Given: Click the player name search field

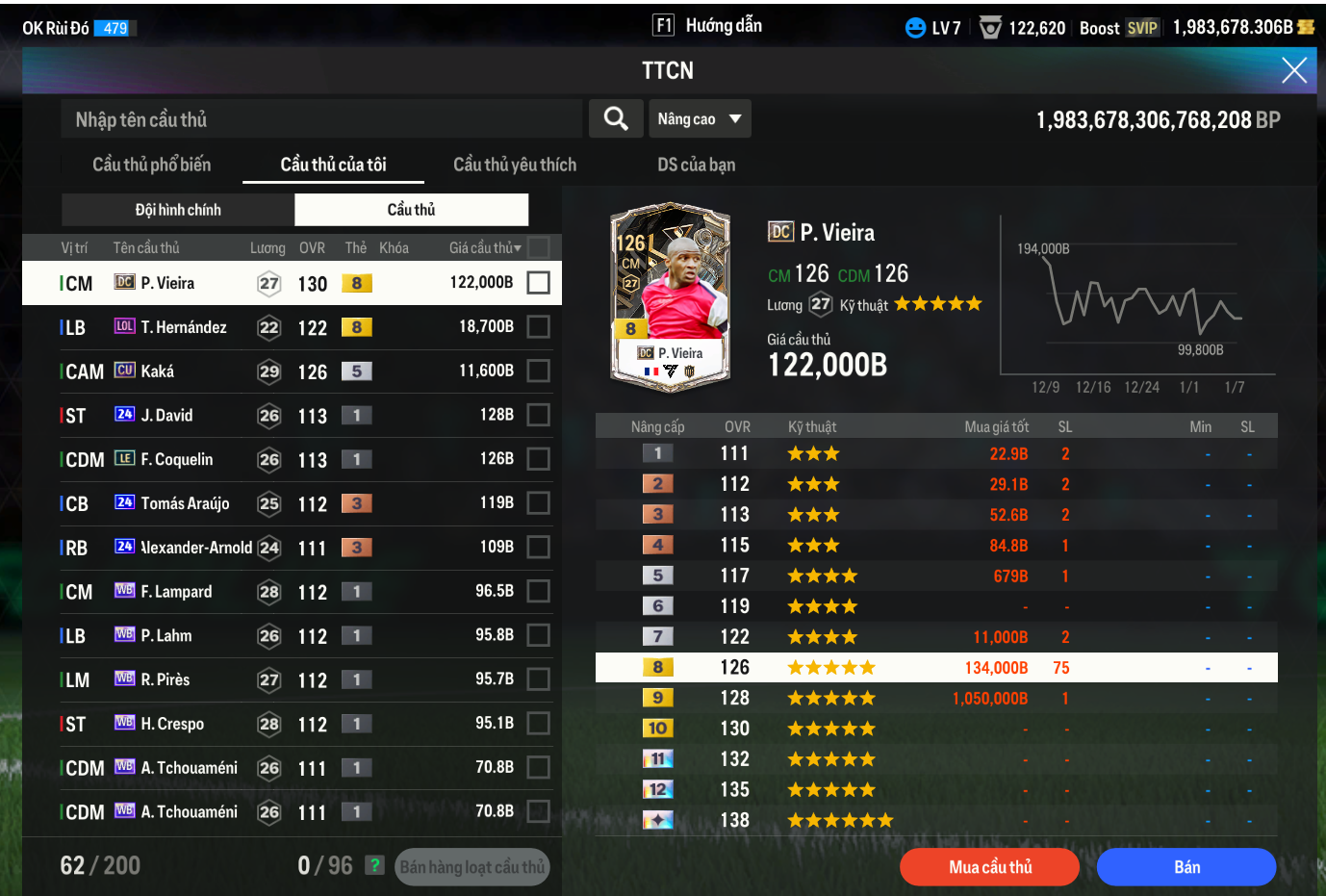Looking at the screenshot, I should pos(322,119).
